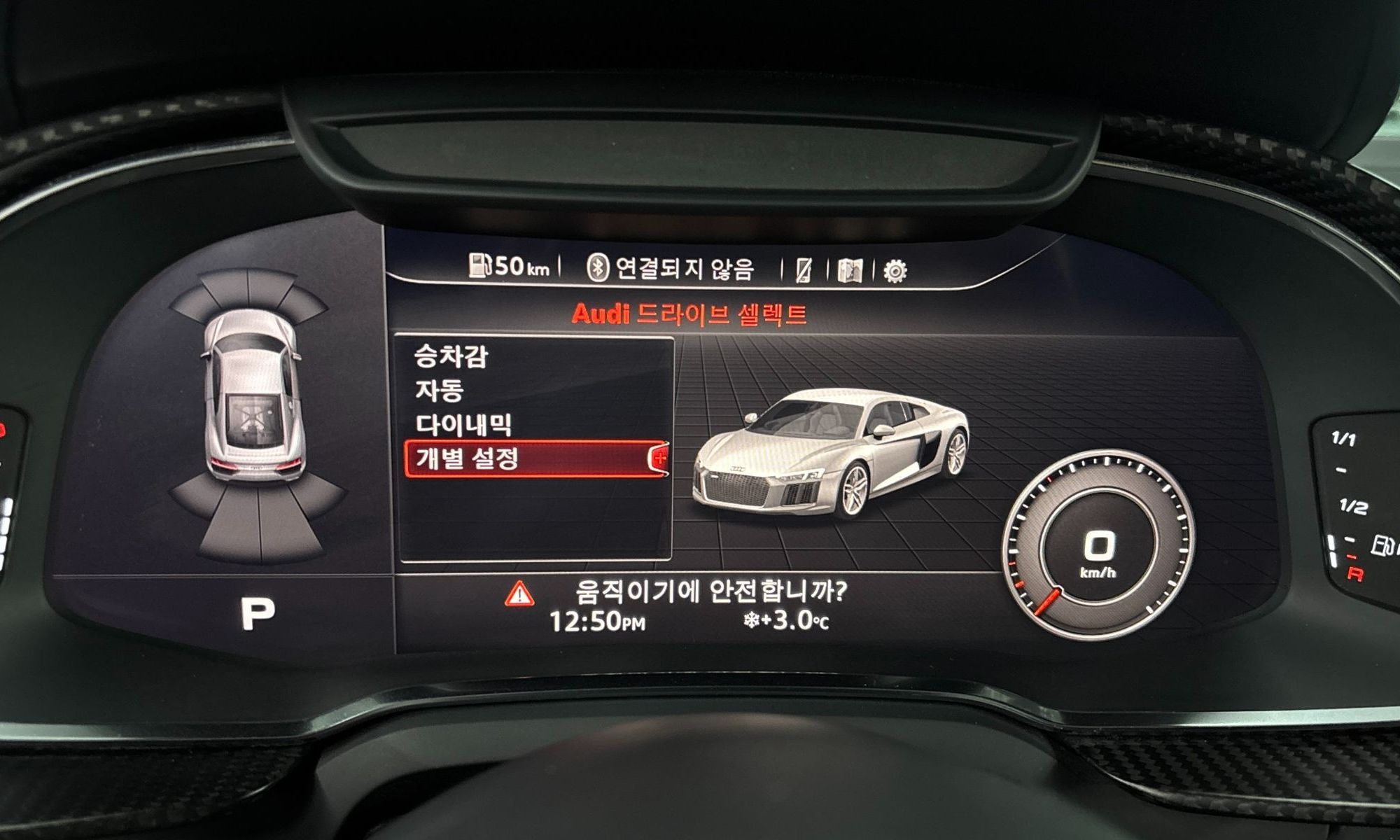Select the 승차감 drive mode

(x=451, y=356)
